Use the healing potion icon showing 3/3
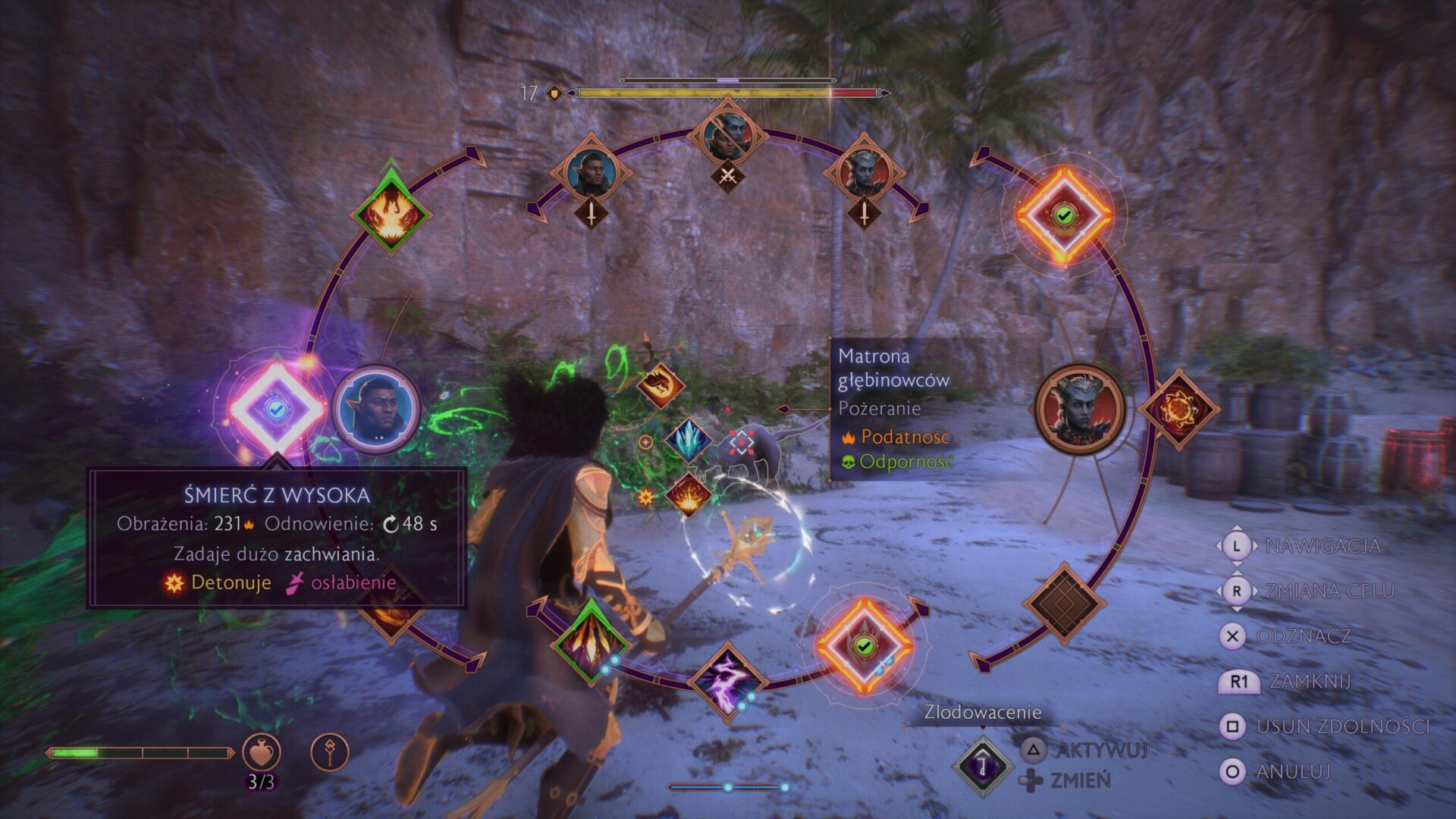Image resolution: width=1456 pixels, height=819 pixels. click(x=262, y=752)
